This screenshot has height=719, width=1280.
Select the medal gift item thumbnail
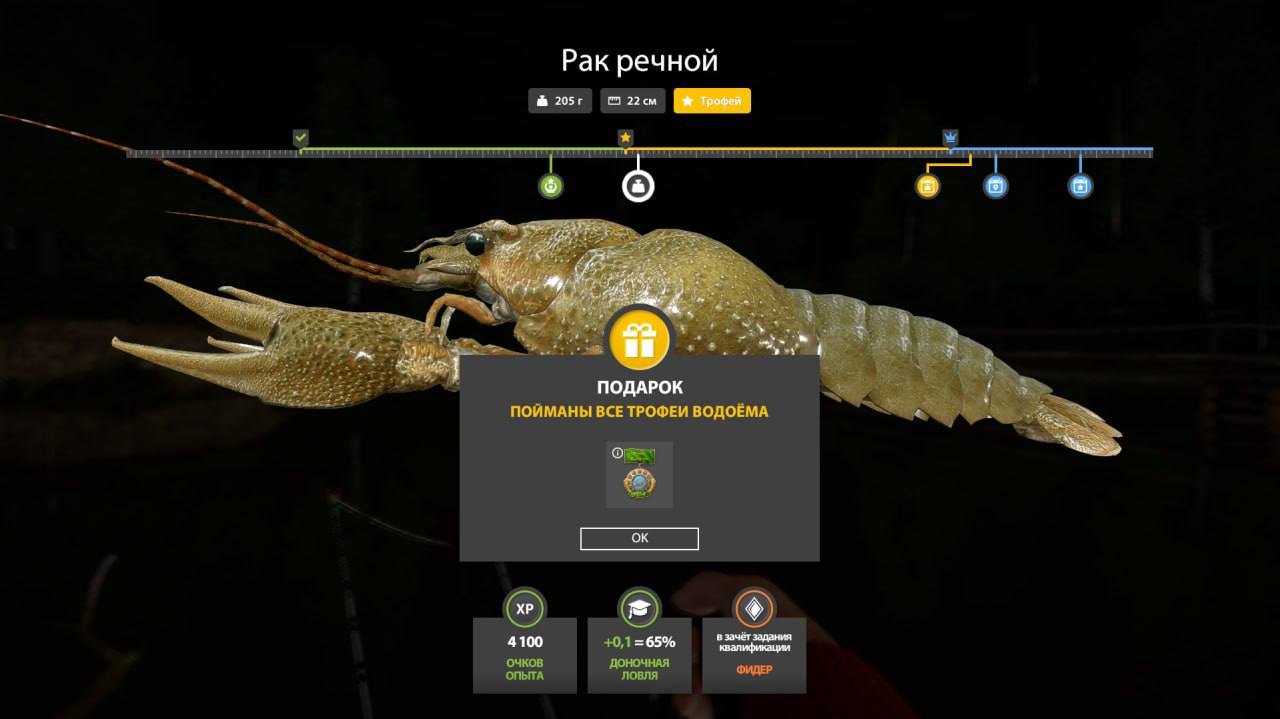tap(639, 475)
